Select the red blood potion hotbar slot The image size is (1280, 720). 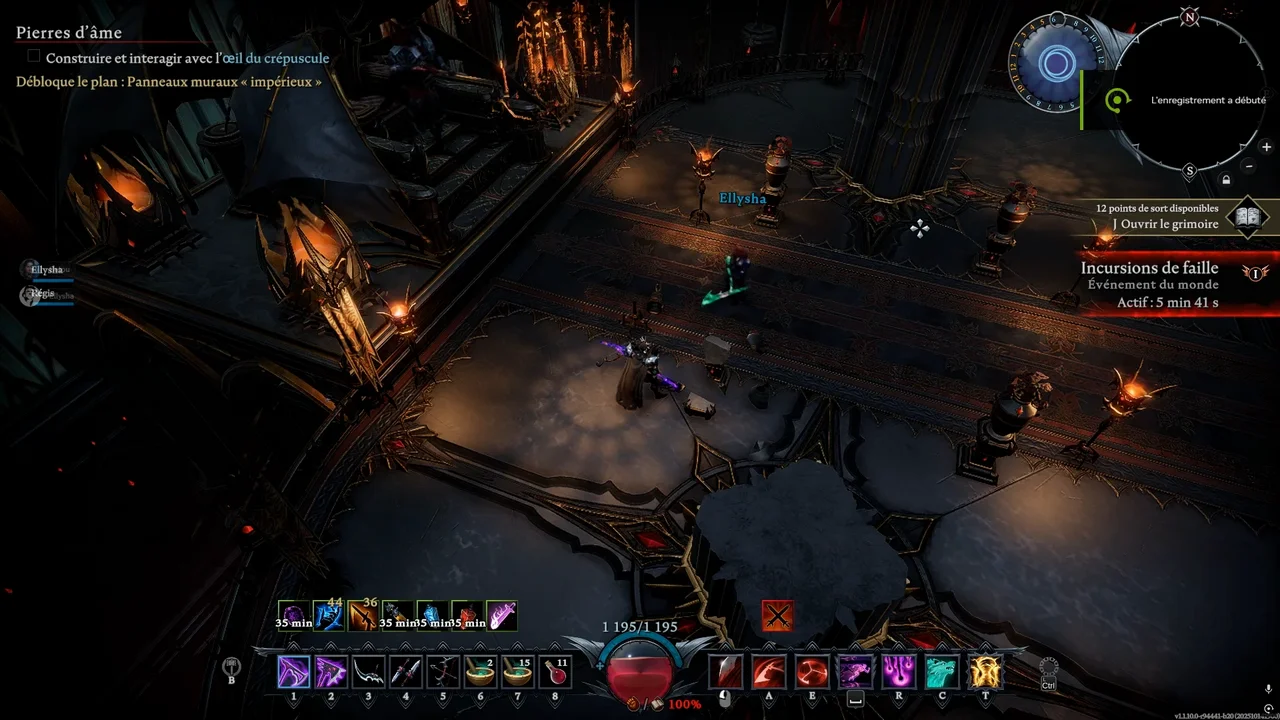pos(554,672)
